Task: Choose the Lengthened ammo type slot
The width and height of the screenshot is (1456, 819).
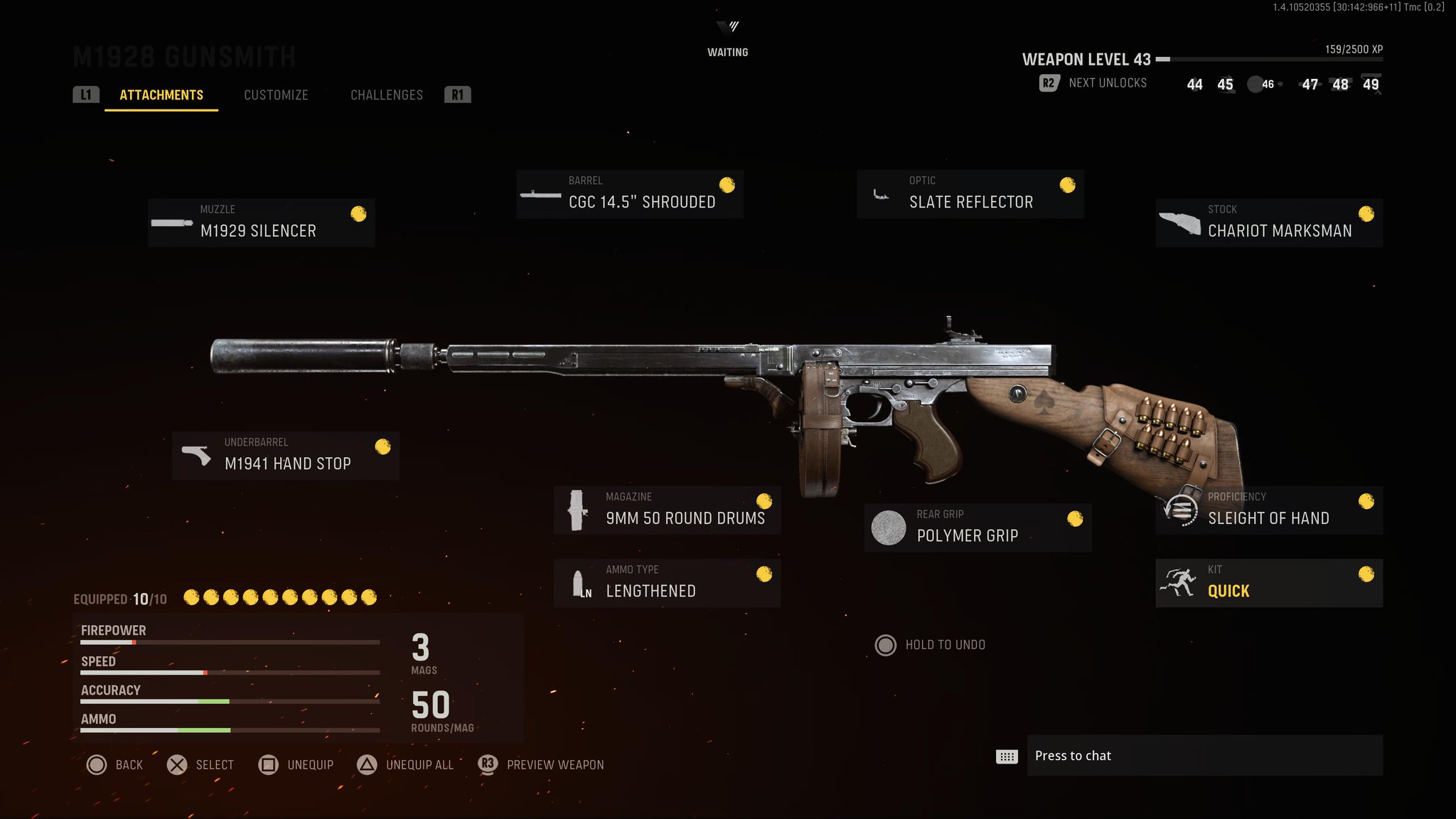Action: pyautogui.click(x=667, y=583)
